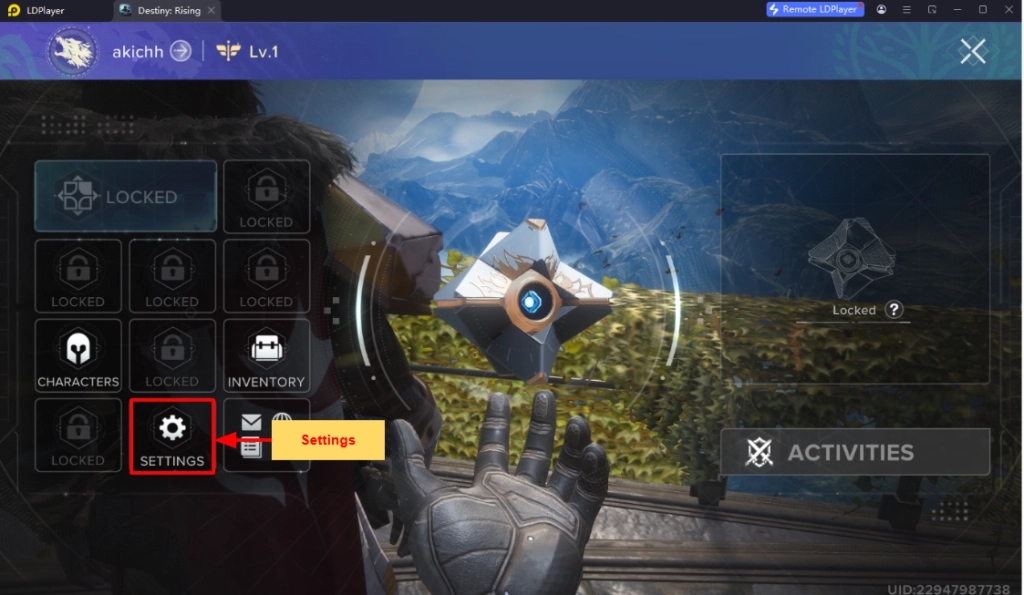Viewport: 1024px width, 595px height.
Task: Open the mail envelope icon
Action: (251, 424)
